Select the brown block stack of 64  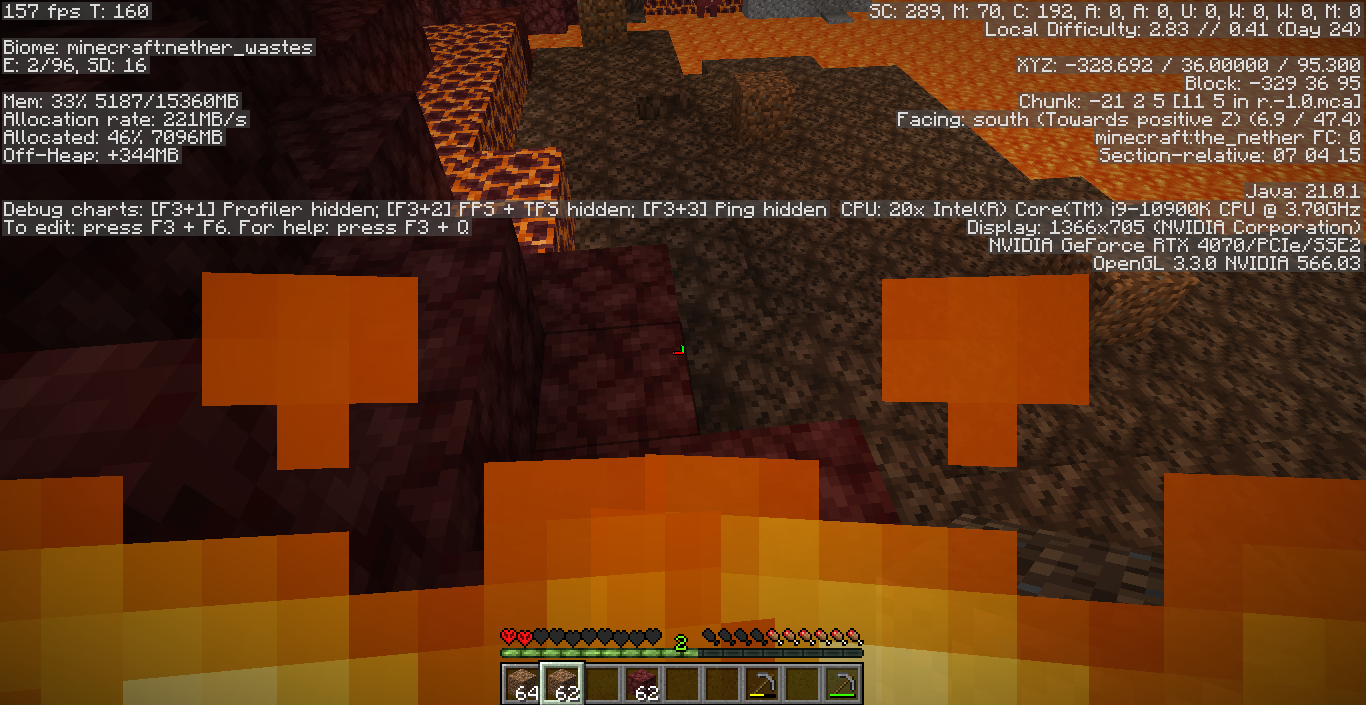pos(520,684)
